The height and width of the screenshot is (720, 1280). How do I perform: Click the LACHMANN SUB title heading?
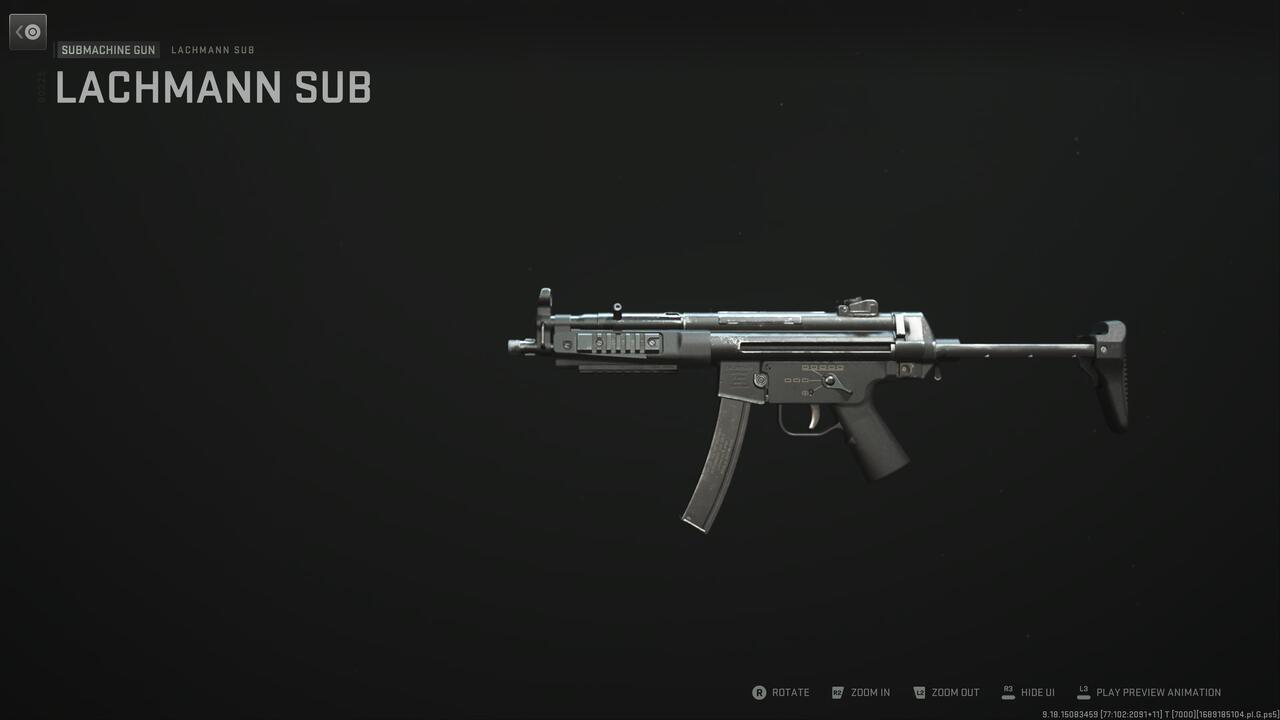[212, 88]
